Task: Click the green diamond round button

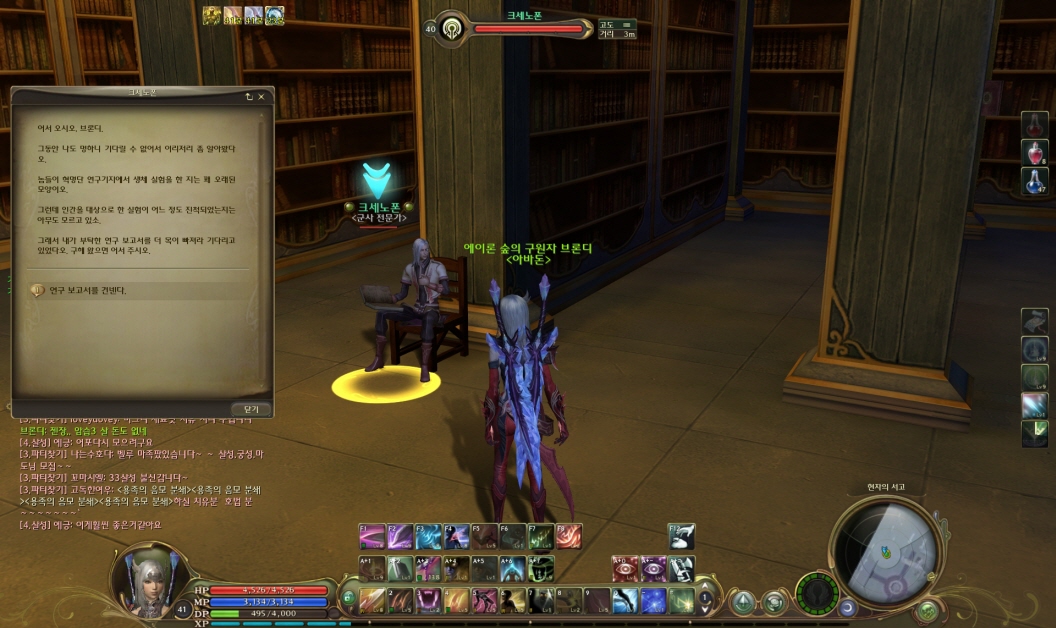Action: 742,602
